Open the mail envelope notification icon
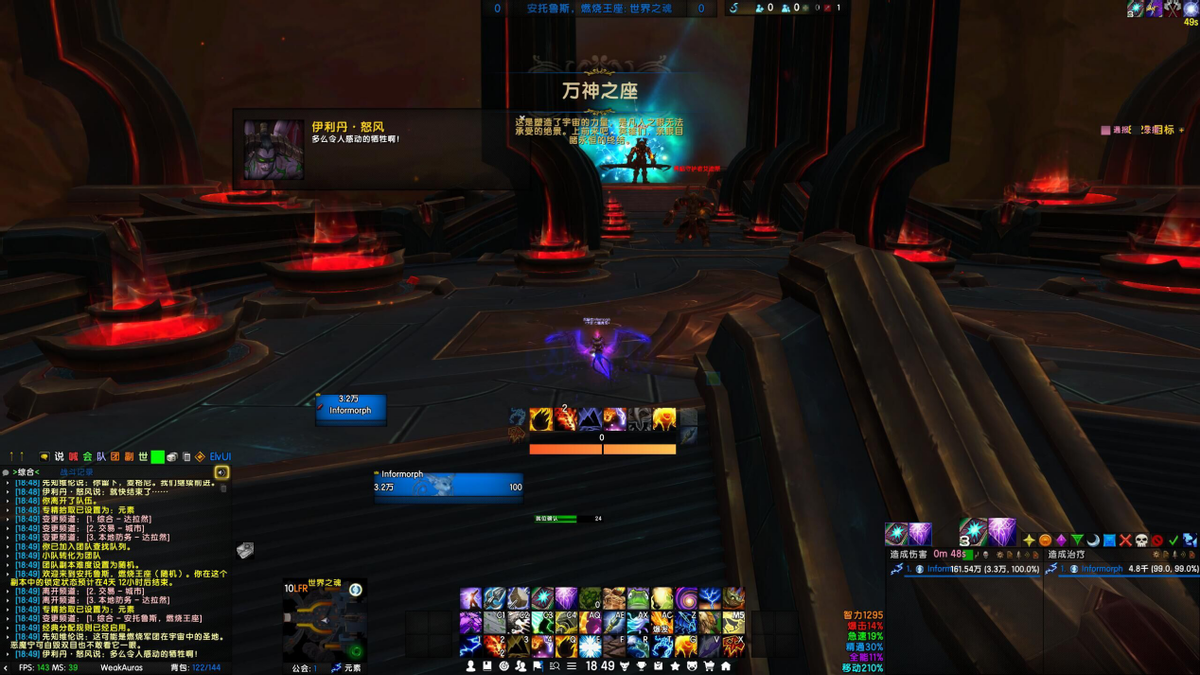 (x=244, y=549)
